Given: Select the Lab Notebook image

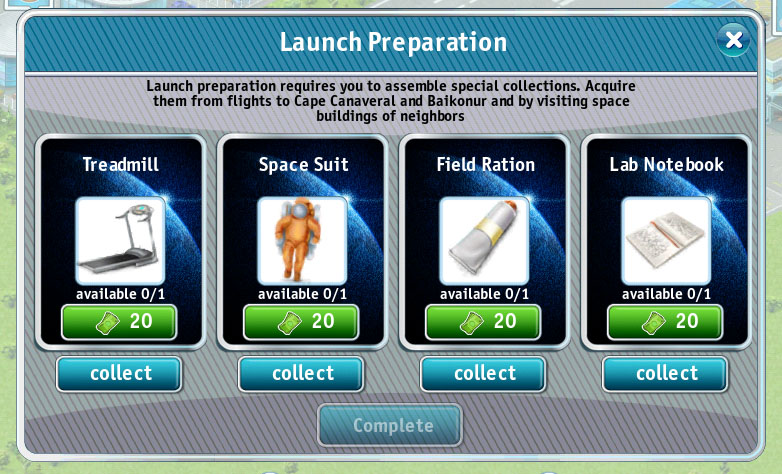Looking at the screenshot, I should [666, 240].
